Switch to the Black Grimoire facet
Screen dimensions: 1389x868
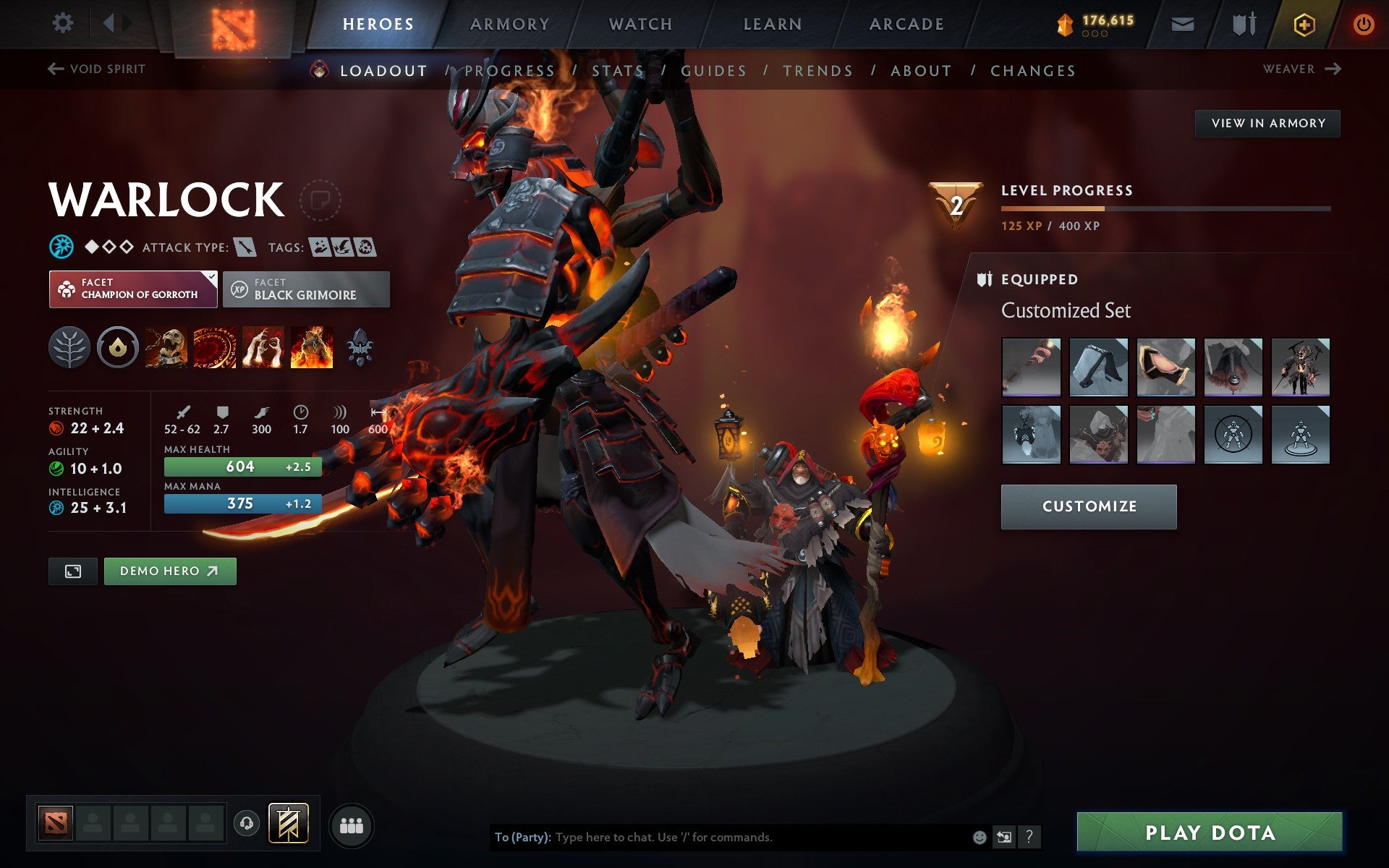point(305,289)
